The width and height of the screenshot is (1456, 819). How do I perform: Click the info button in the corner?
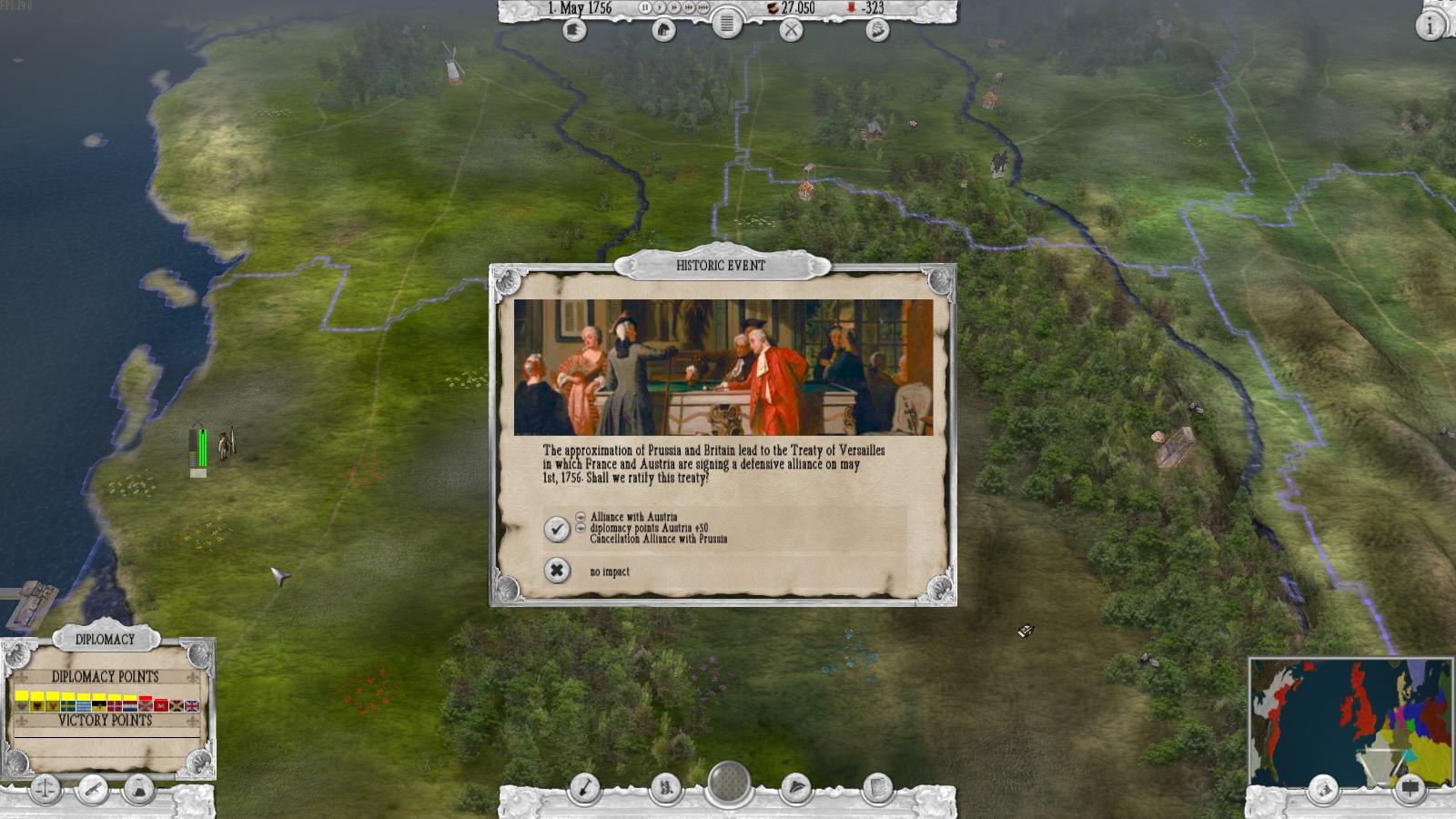coord(1430,25)
